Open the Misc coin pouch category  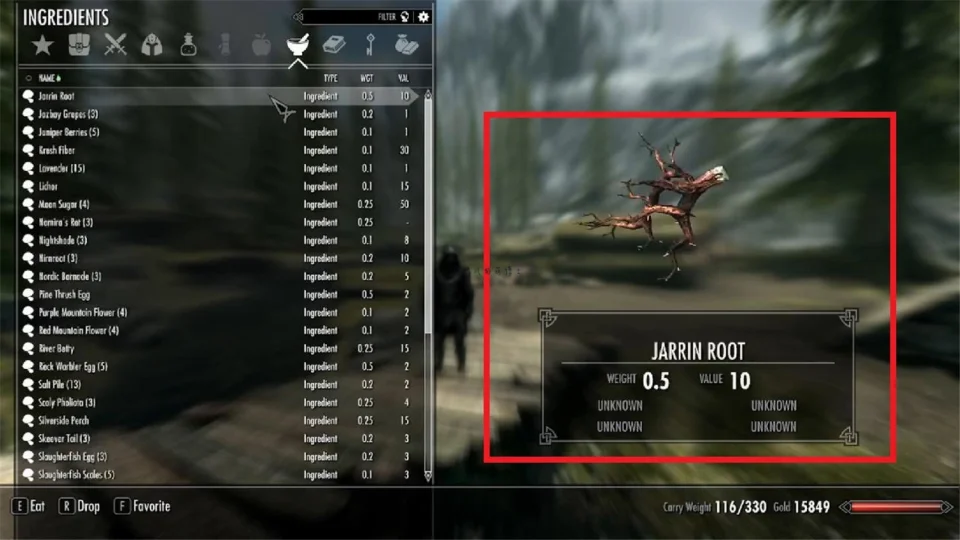coord(406,44)
